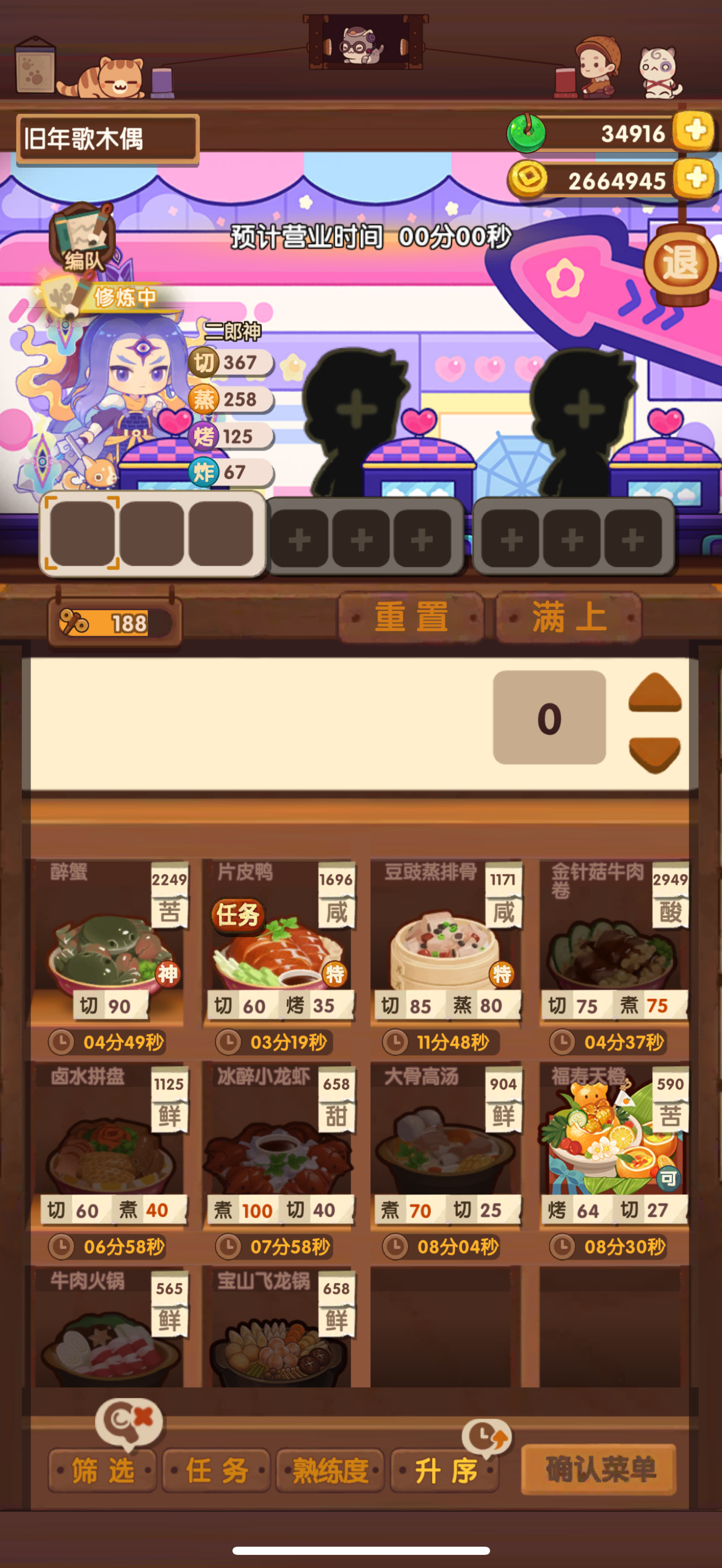This screenshot has height=1568, width=722.
Task: Toggle 熟练度 proficiency sorting
Action: (x=329, y=1469)
